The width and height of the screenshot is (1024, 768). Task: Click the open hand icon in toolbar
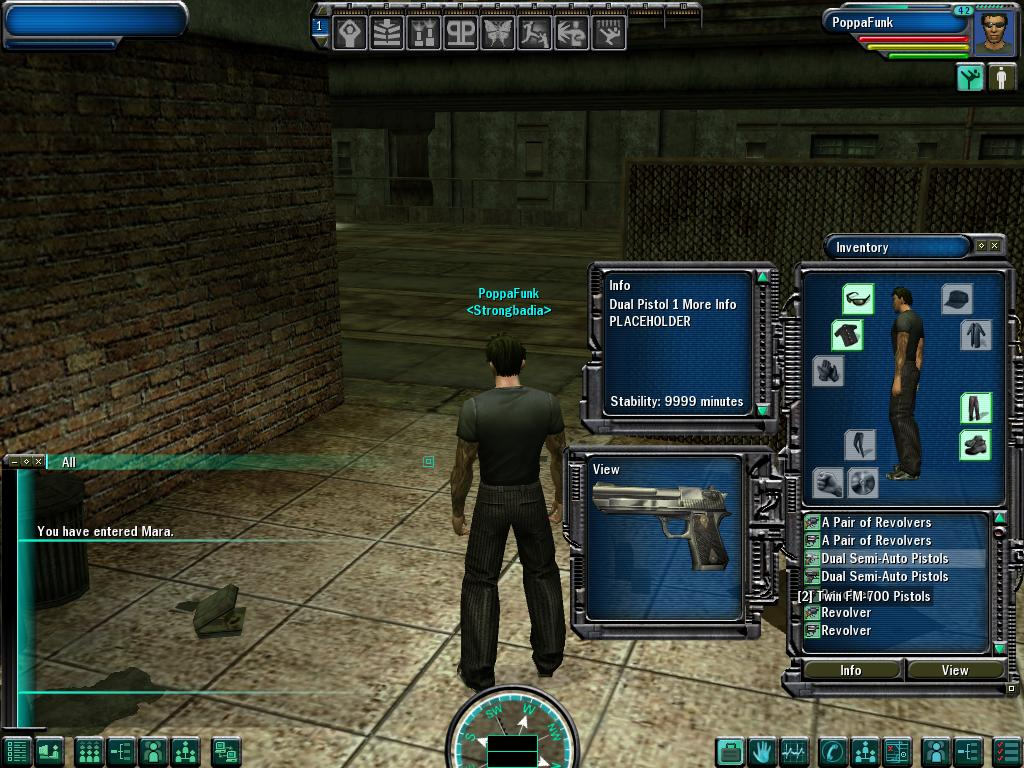coord(763,751)
